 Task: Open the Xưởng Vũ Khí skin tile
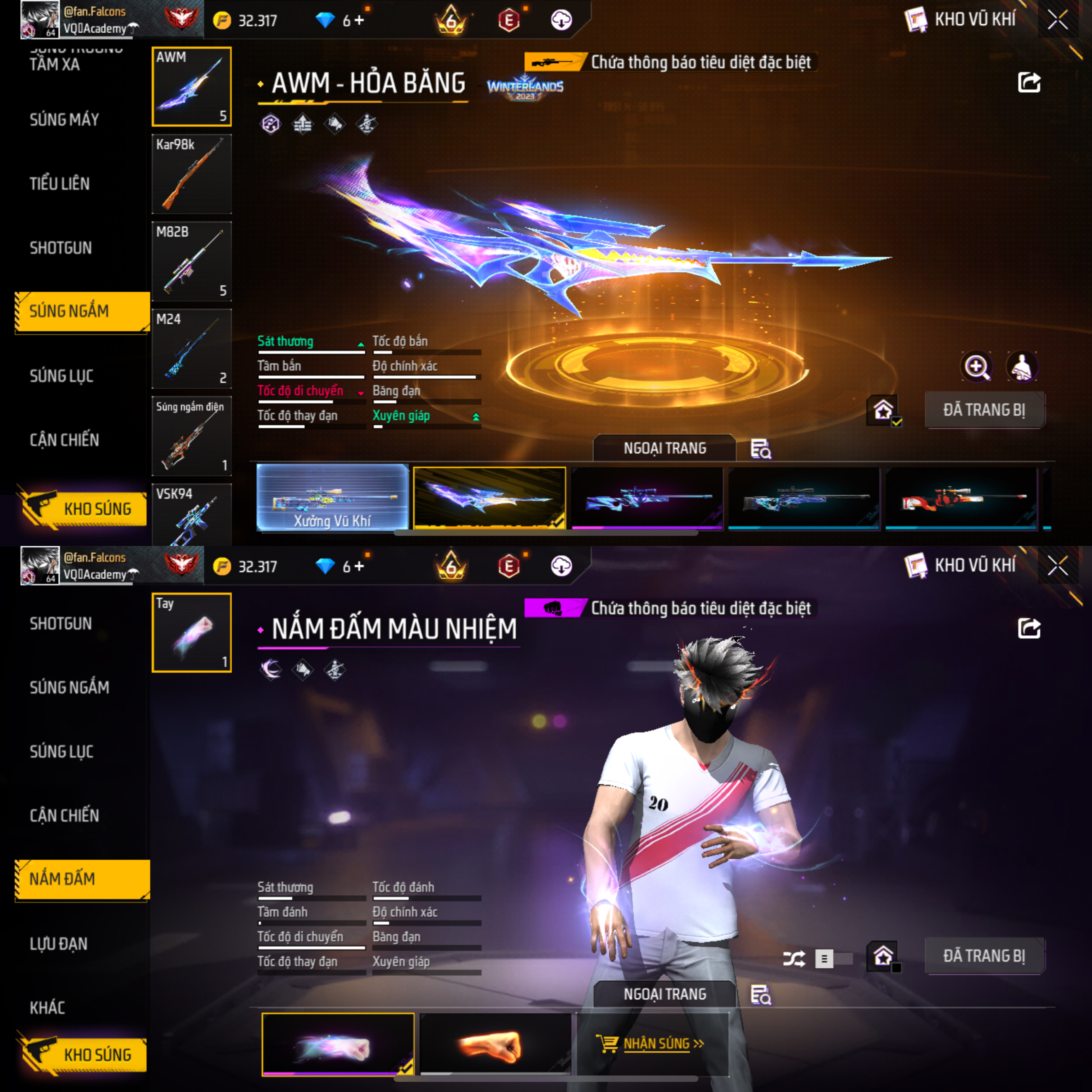point(332,497)
